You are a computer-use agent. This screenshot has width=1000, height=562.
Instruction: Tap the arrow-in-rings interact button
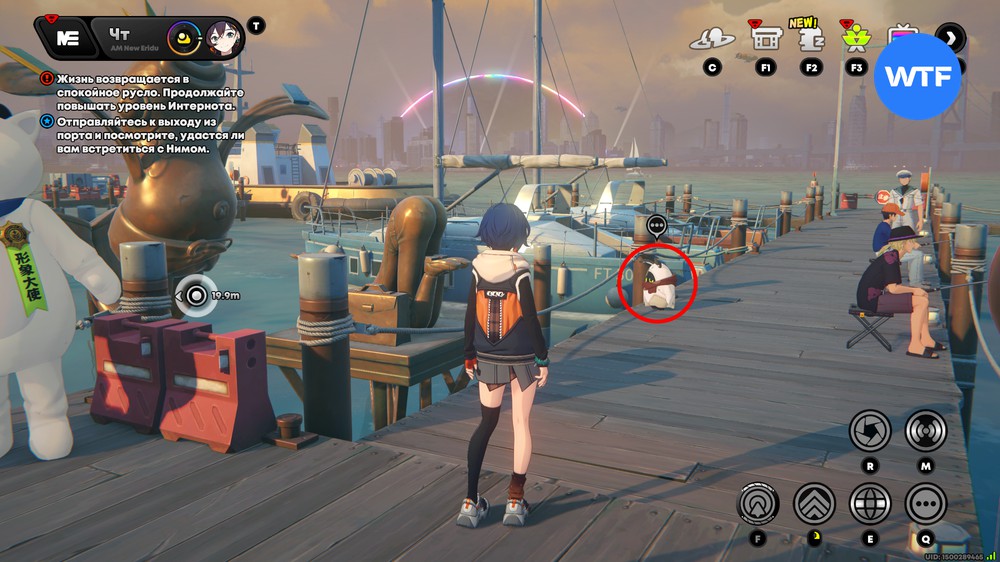point(758,504)
